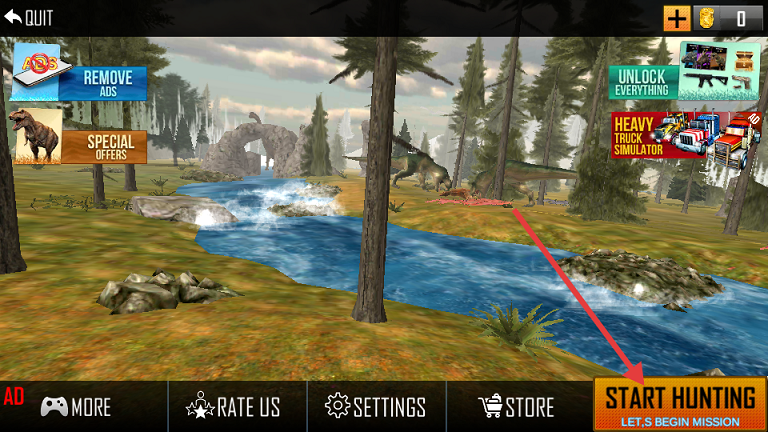Open the Remove Ads offer

(x=80, y=76)
